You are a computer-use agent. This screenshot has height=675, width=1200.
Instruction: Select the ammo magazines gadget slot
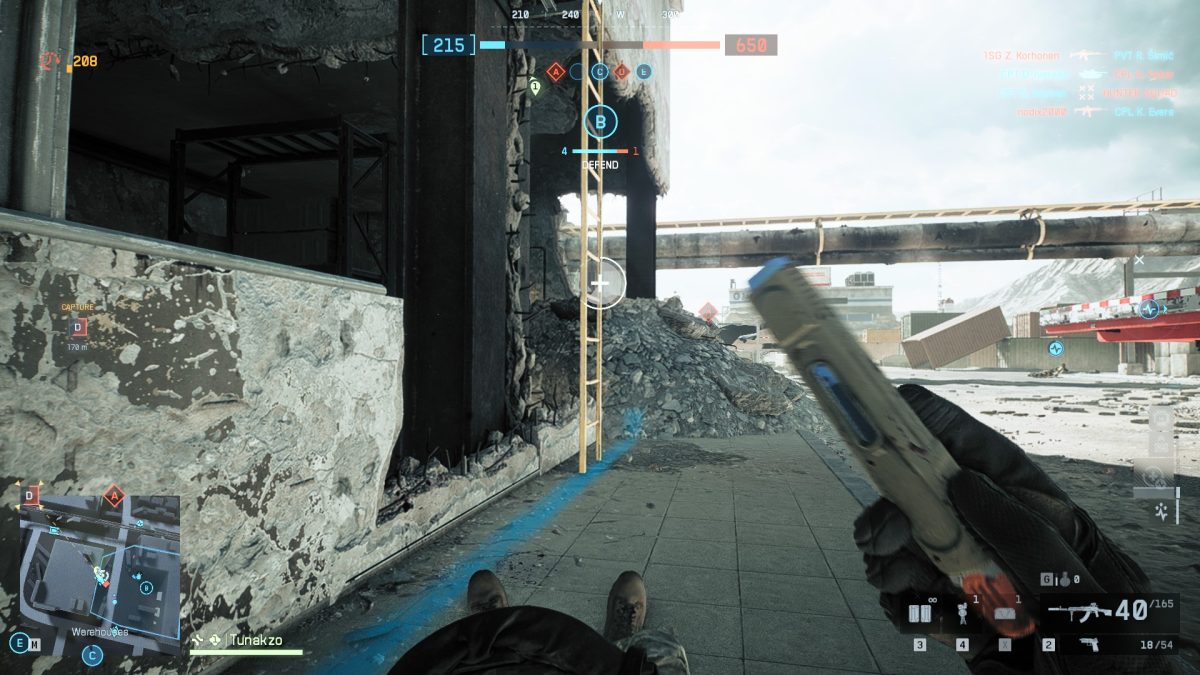point(921,613)
